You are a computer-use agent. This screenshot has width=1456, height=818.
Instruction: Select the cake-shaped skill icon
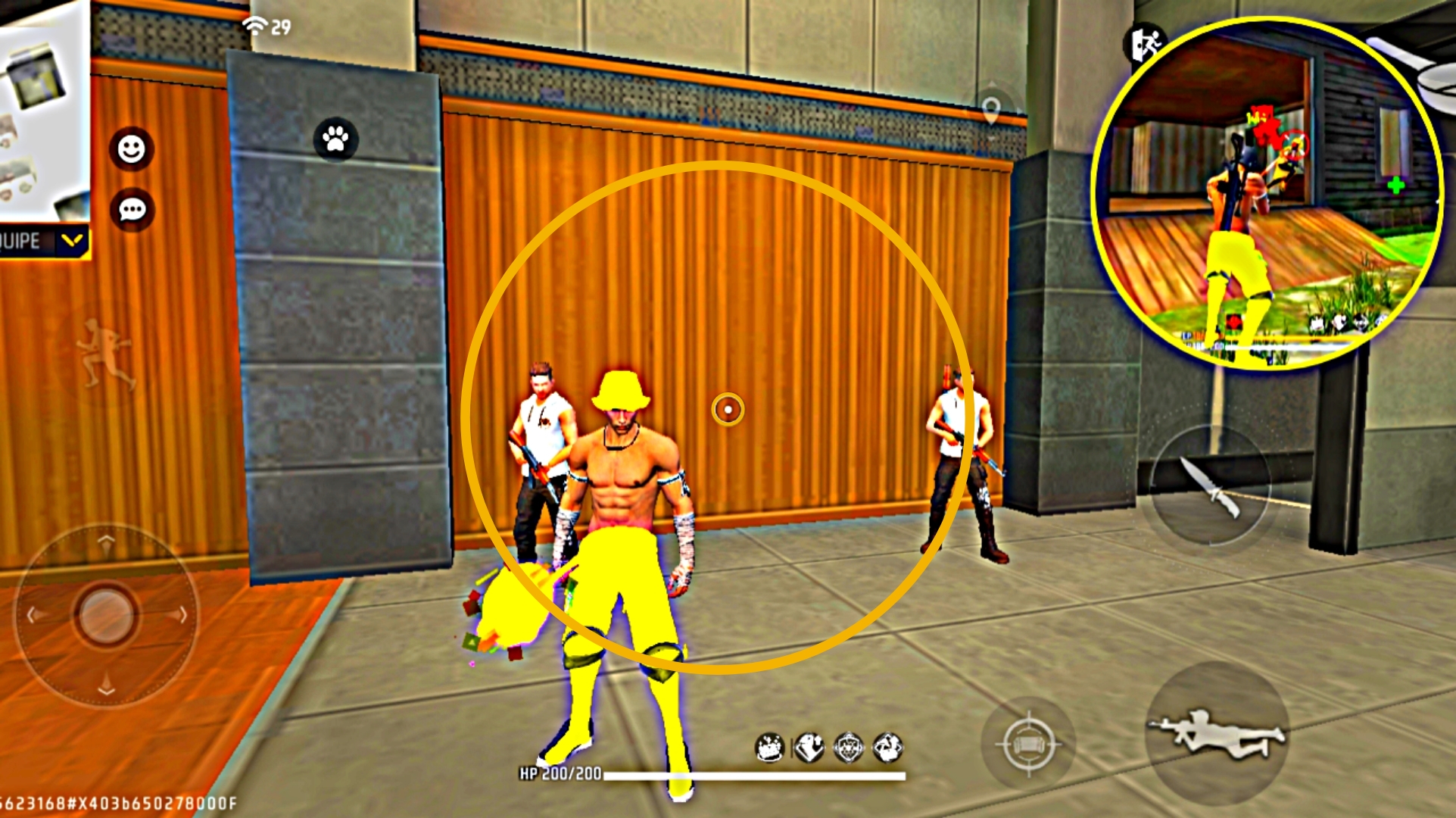[770, 748]
